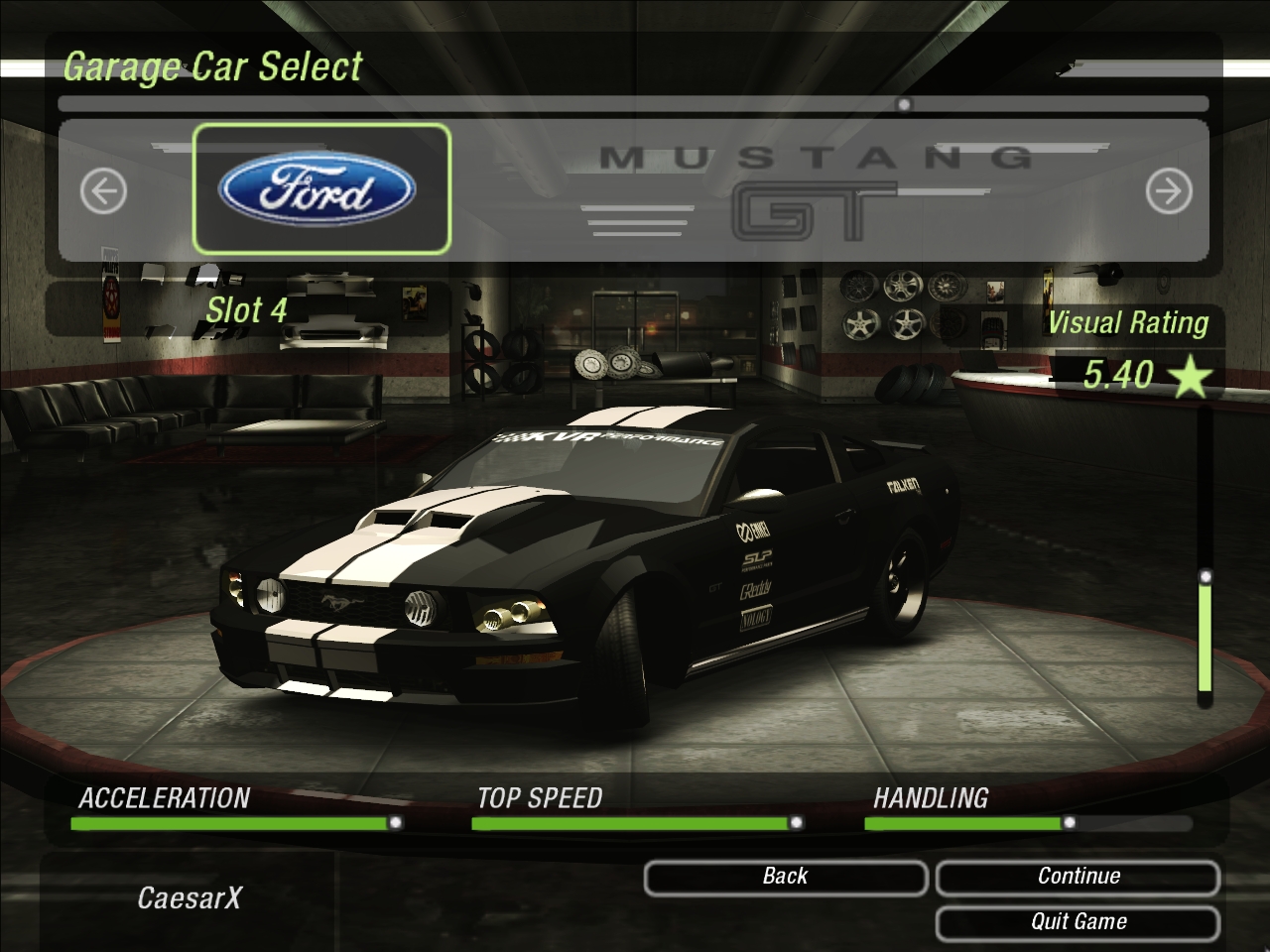Confirm car with the Continue button

1078,877
